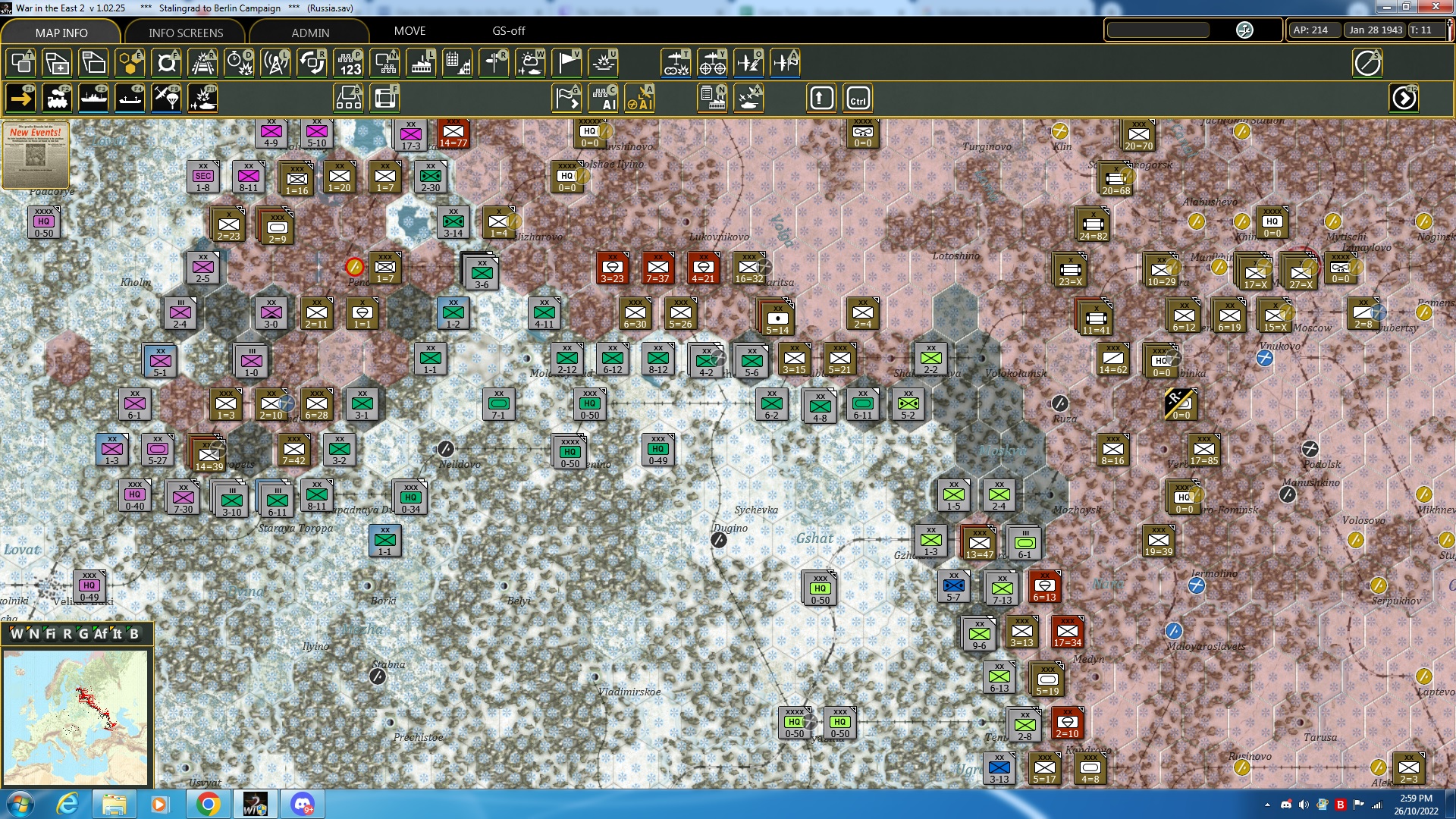Click the MOVE mode label
The width and height of the screenshot is (1456, 819).
coord(410,31)
